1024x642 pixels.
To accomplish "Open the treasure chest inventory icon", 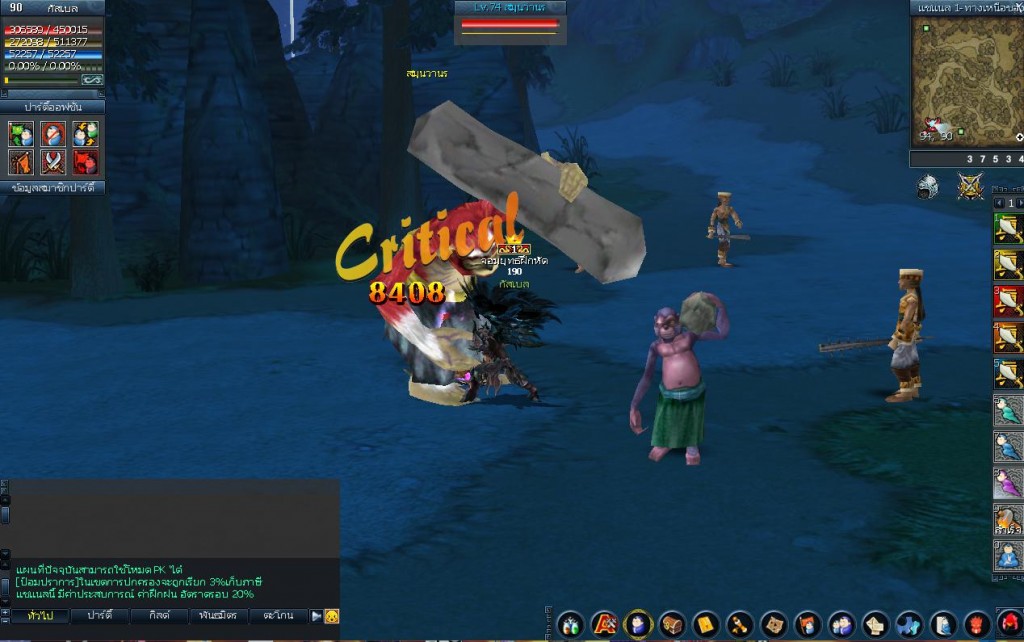I will (x=672, y=625).
